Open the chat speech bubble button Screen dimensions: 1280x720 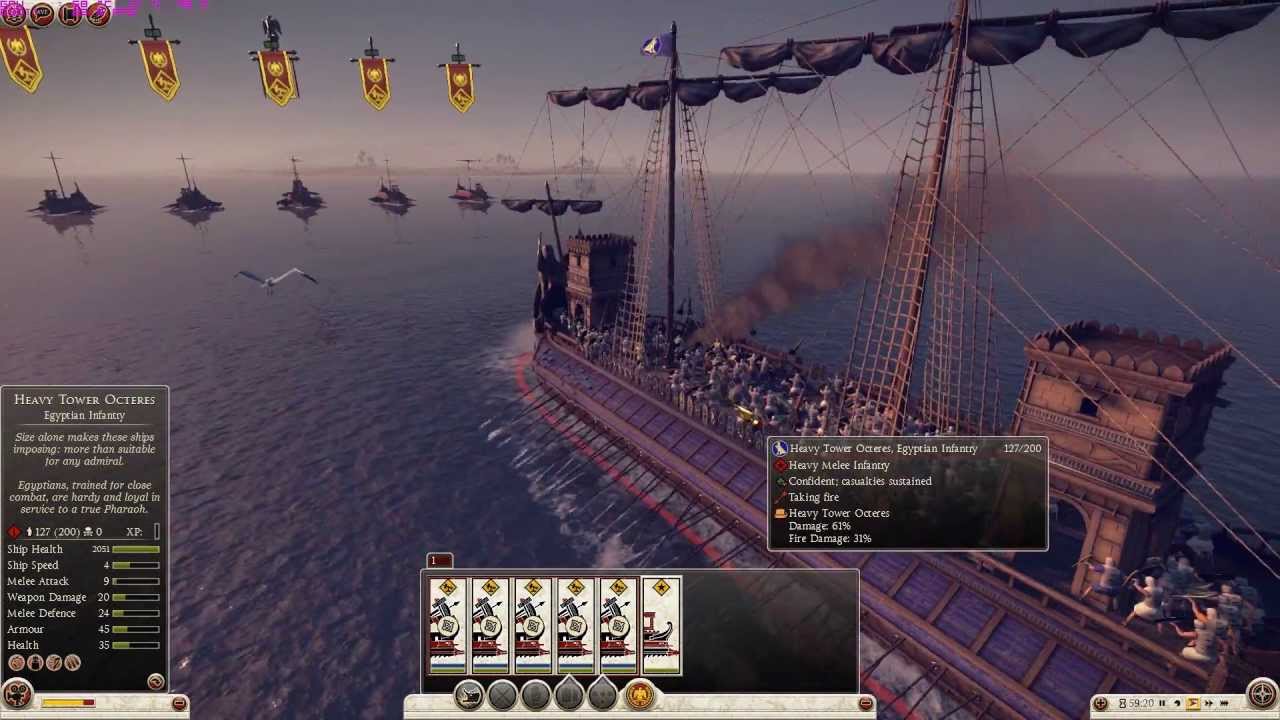[x=42, y=13]
